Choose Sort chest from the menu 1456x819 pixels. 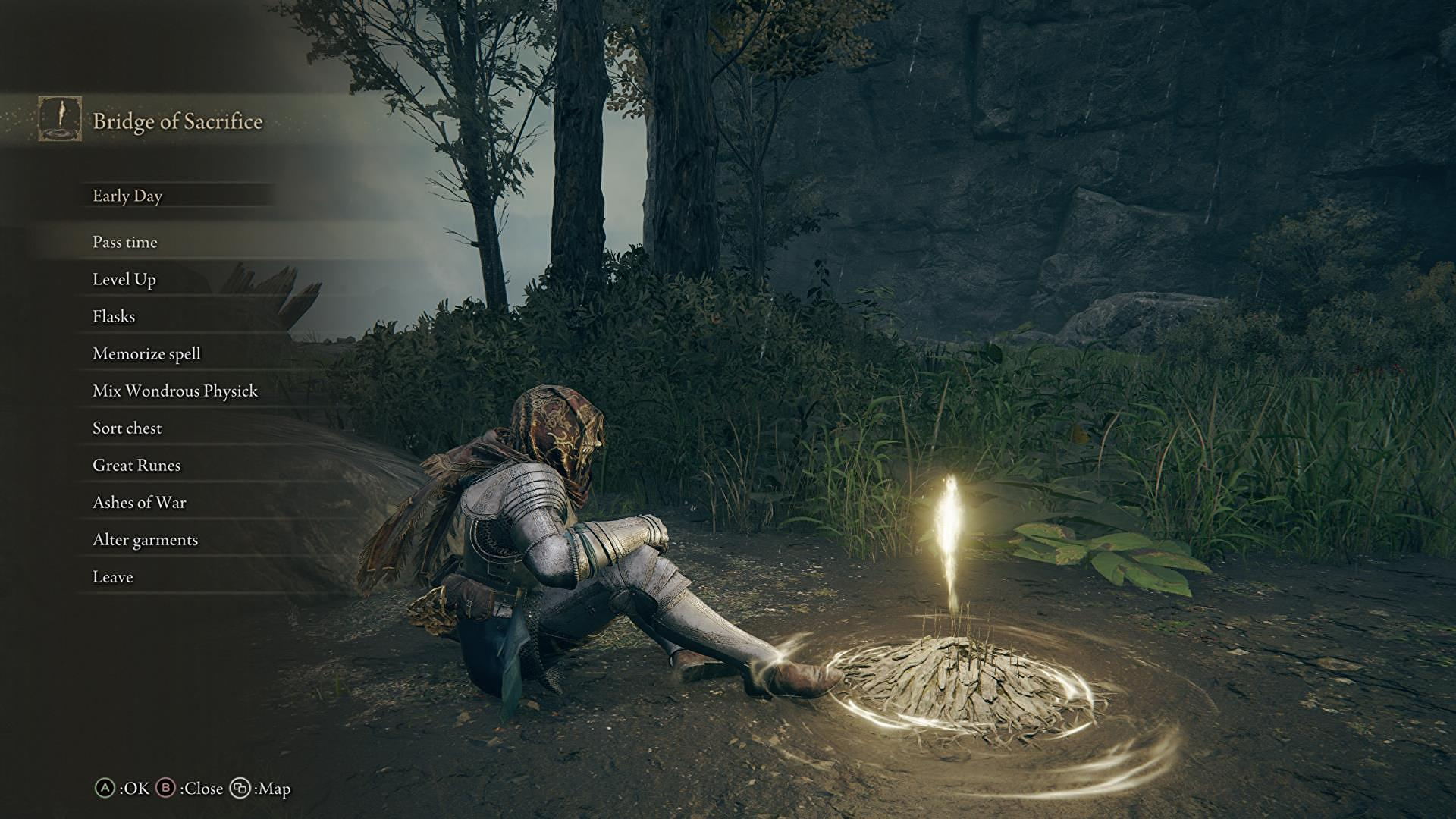tap(126, 428)
